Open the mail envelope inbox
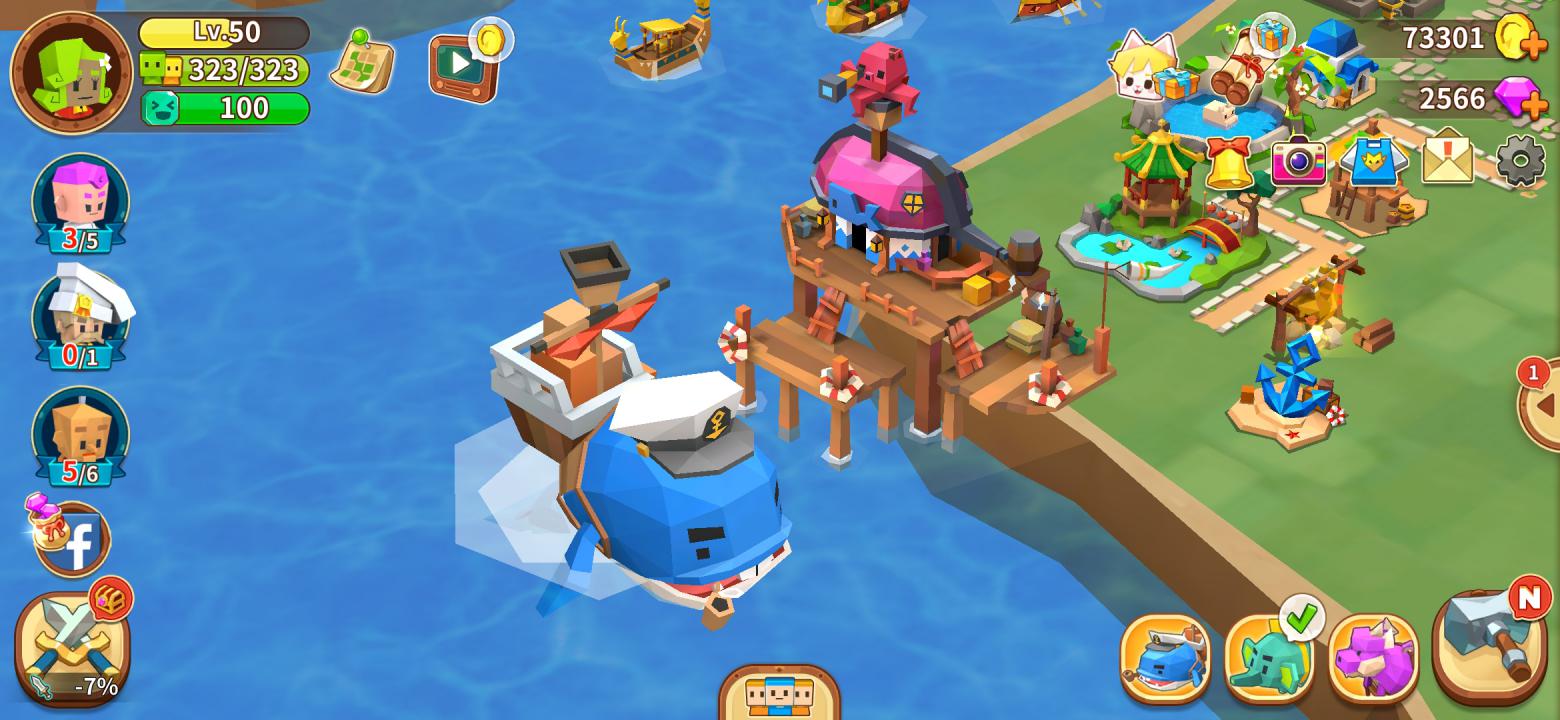This screenshot has width=1560, height=720. tap(1447, 159)
